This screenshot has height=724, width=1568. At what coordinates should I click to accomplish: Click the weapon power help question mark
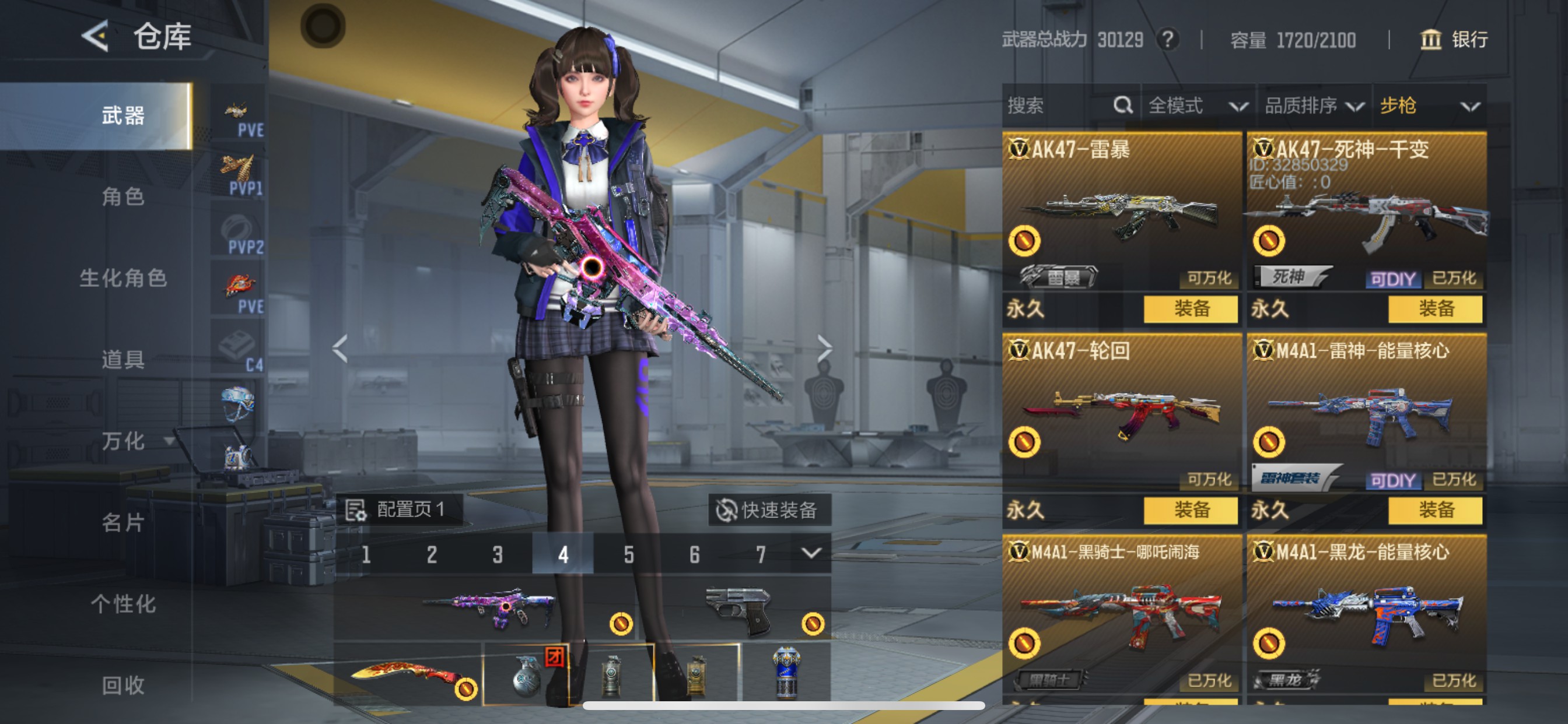[1168, 39]
